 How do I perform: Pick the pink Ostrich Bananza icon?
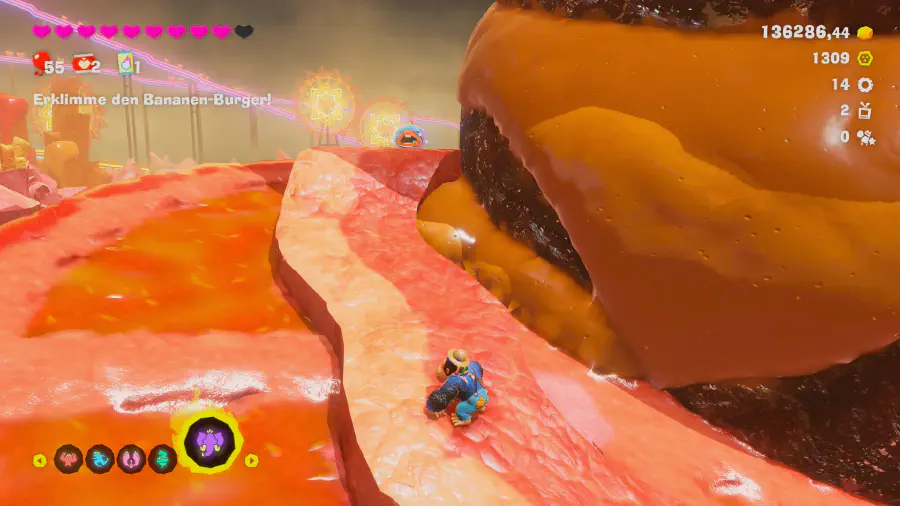tap(131, 460)
